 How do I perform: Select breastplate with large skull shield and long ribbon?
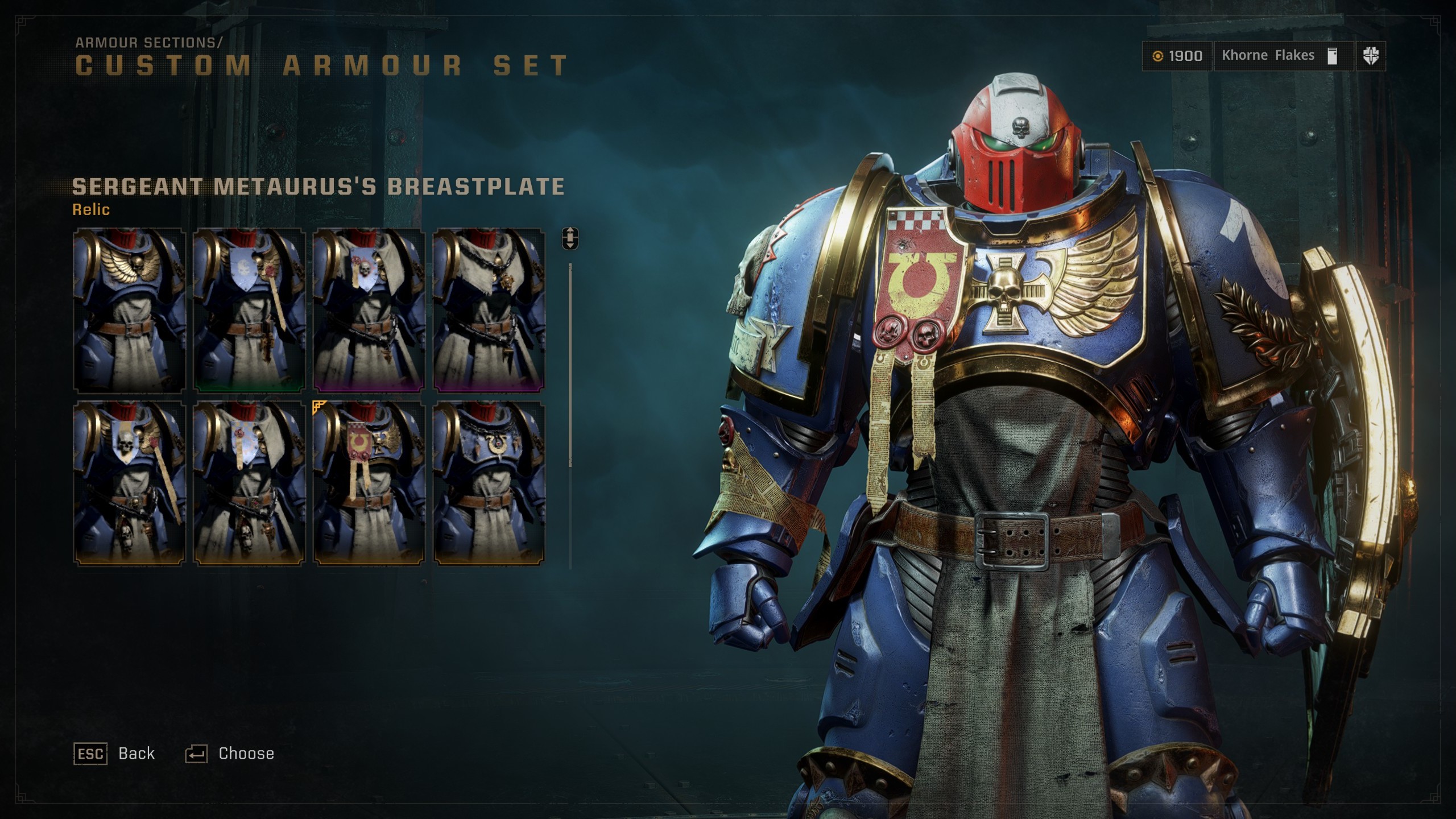129,483
